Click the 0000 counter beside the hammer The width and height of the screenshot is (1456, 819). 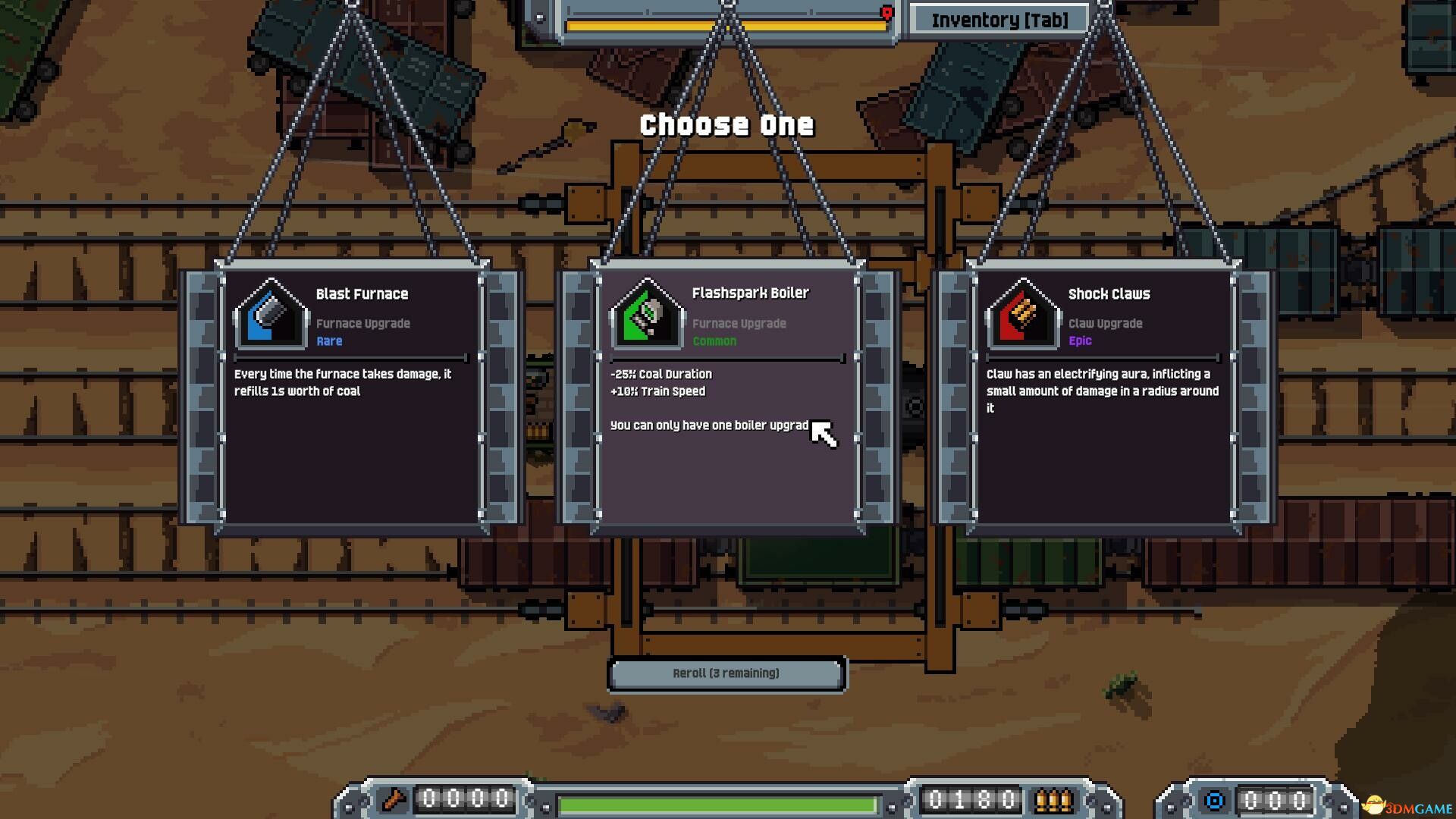[x=463, y=798]
